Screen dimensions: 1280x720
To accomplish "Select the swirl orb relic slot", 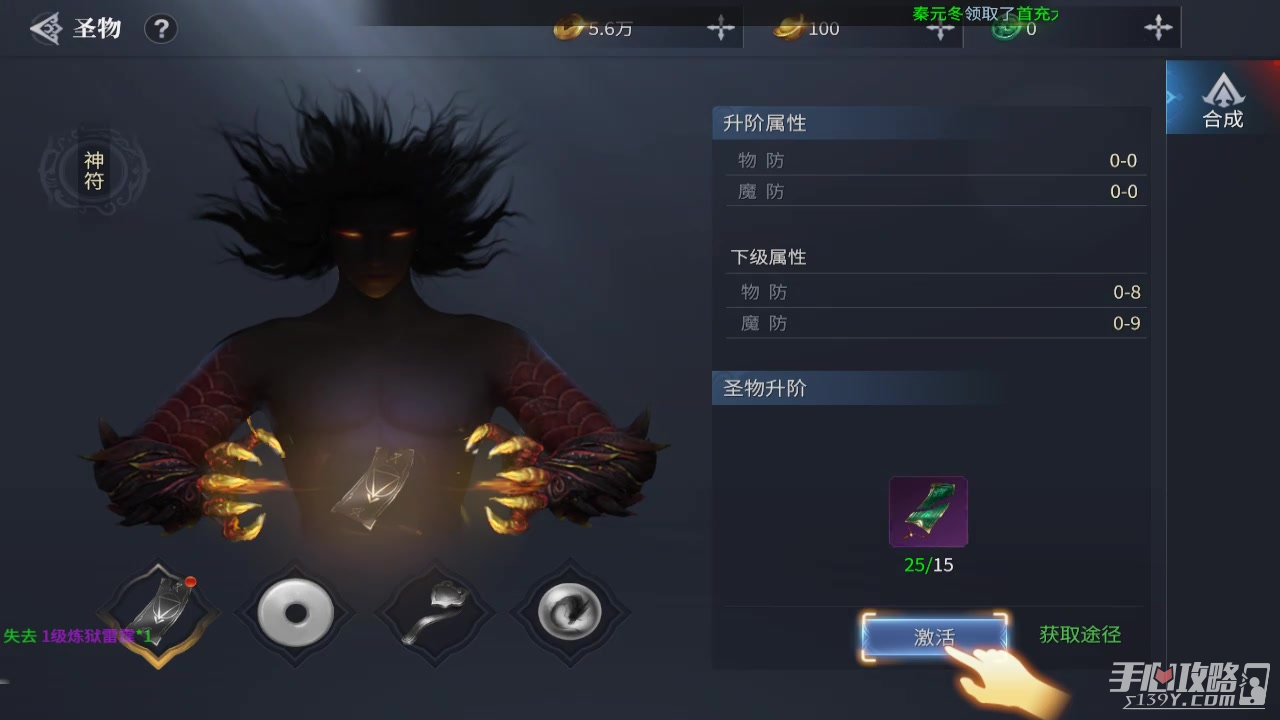I will (x=570, y=611).
